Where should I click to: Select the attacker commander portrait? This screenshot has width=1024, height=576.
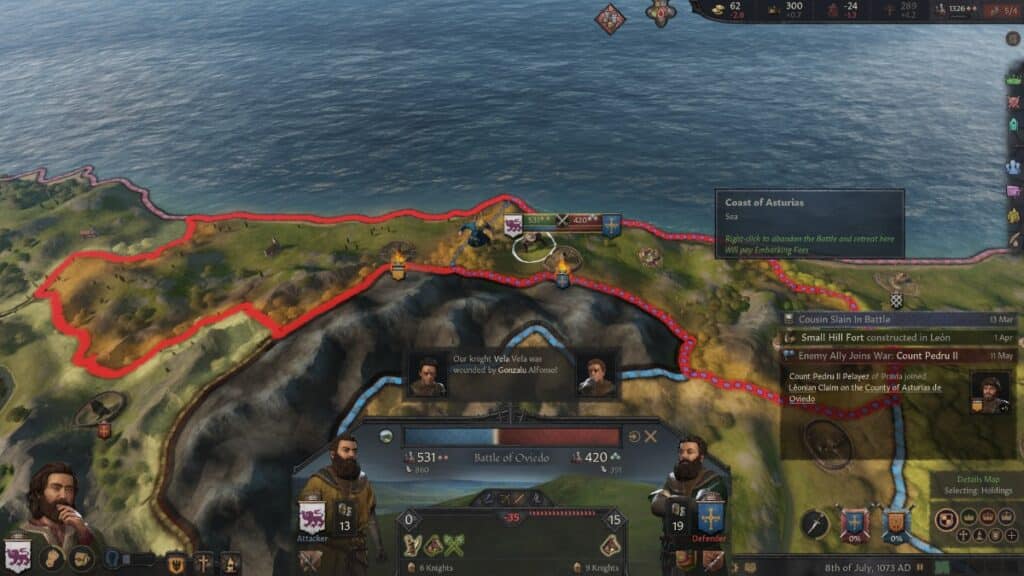tap(344, 480)
